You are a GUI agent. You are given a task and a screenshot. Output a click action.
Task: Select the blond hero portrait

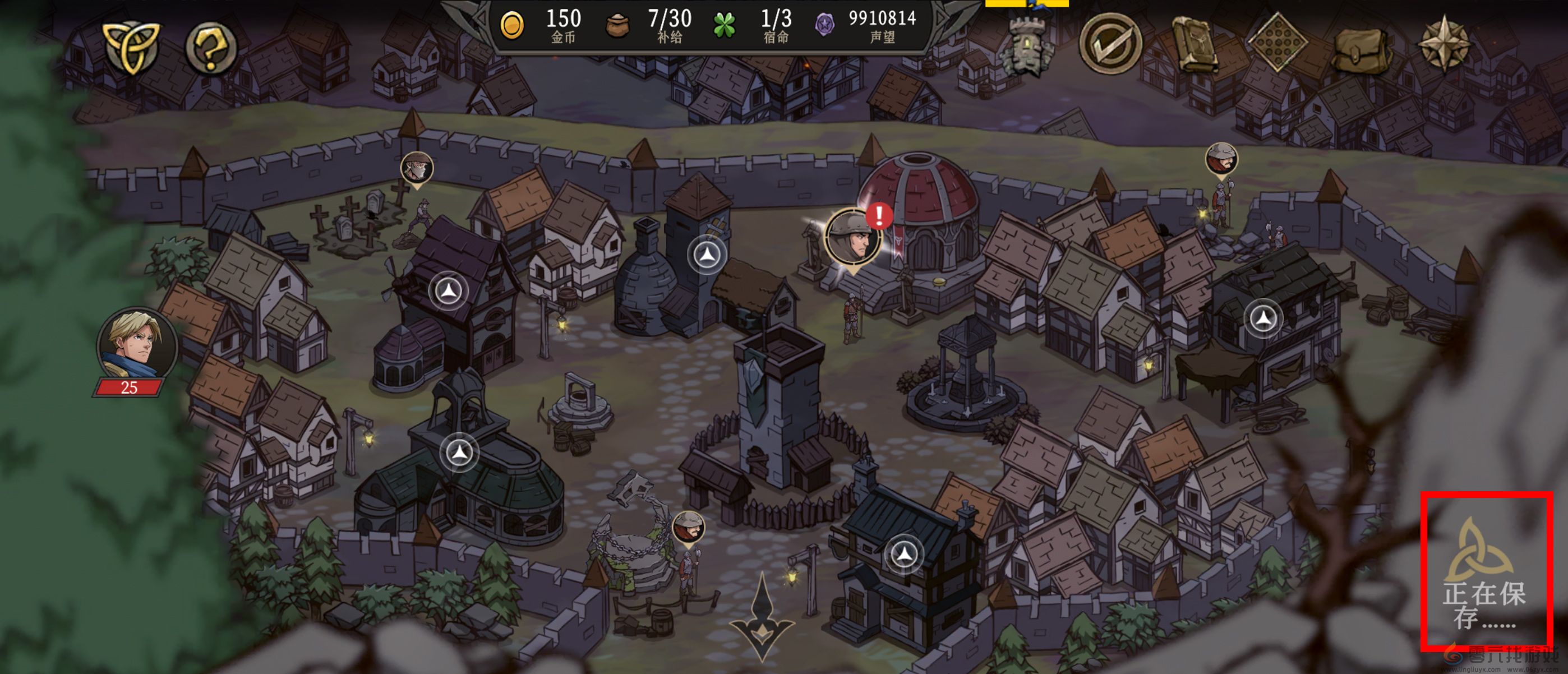click(137, 345)
